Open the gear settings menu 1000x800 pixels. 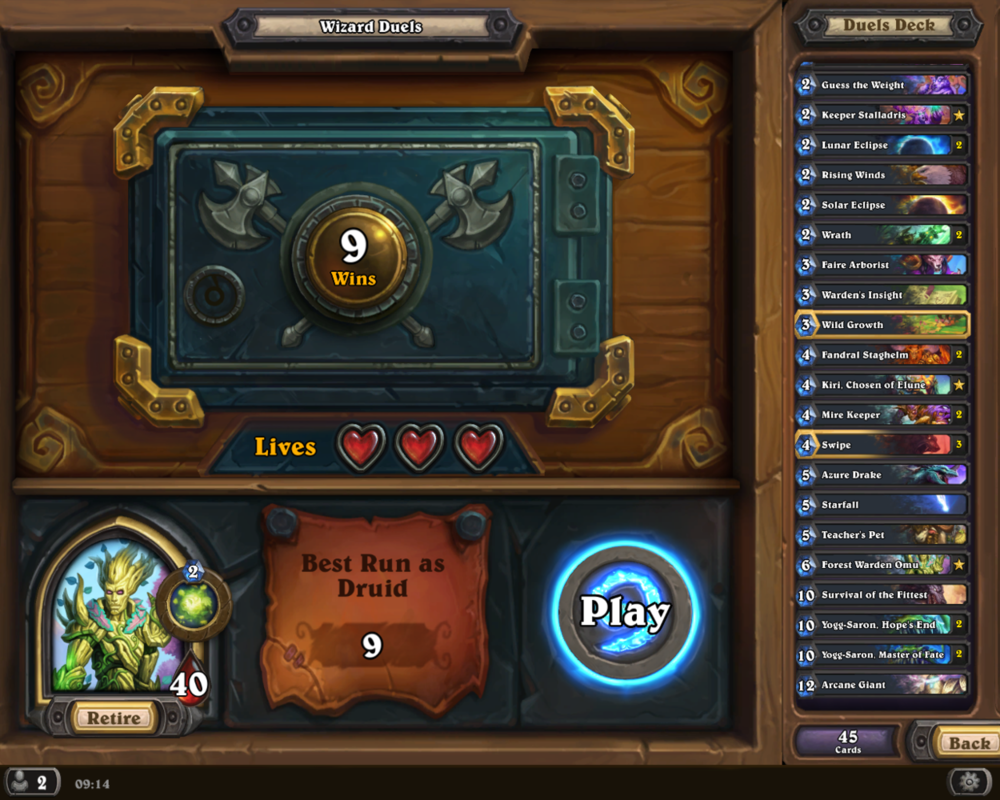click(x=969, y=781)
